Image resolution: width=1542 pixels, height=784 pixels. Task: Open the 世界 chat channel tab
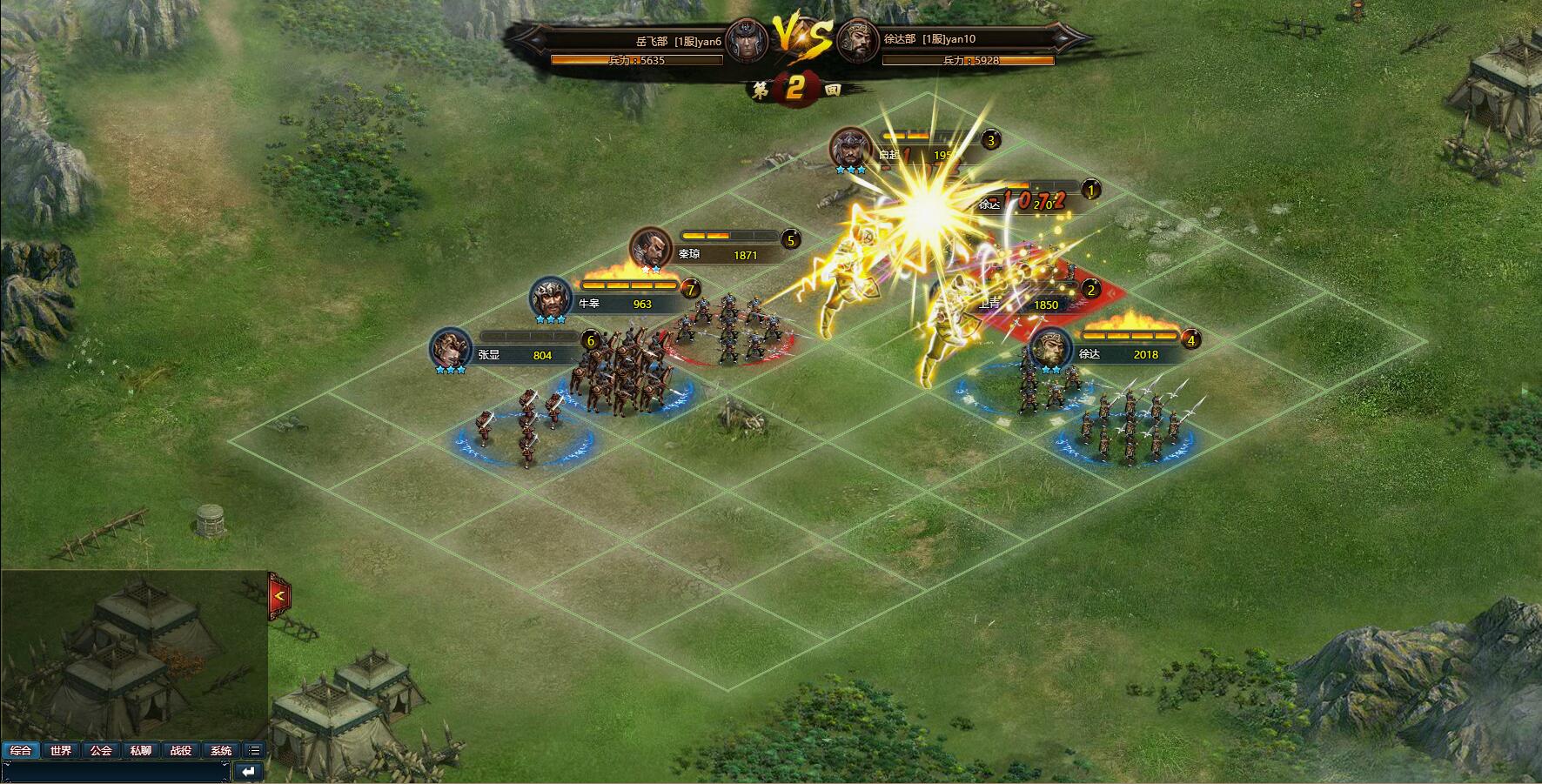click(61, 750)
